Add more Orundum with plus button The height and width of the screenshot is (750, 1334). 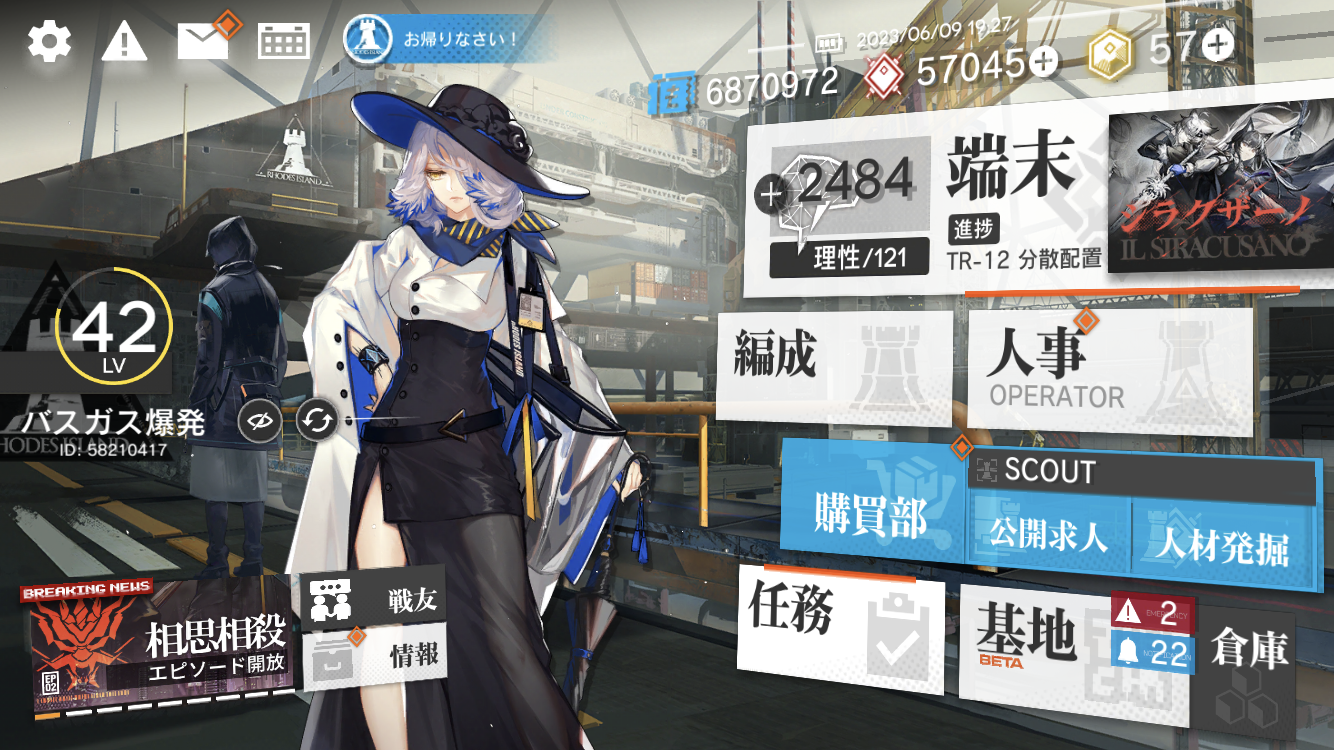coord(1043,64)
